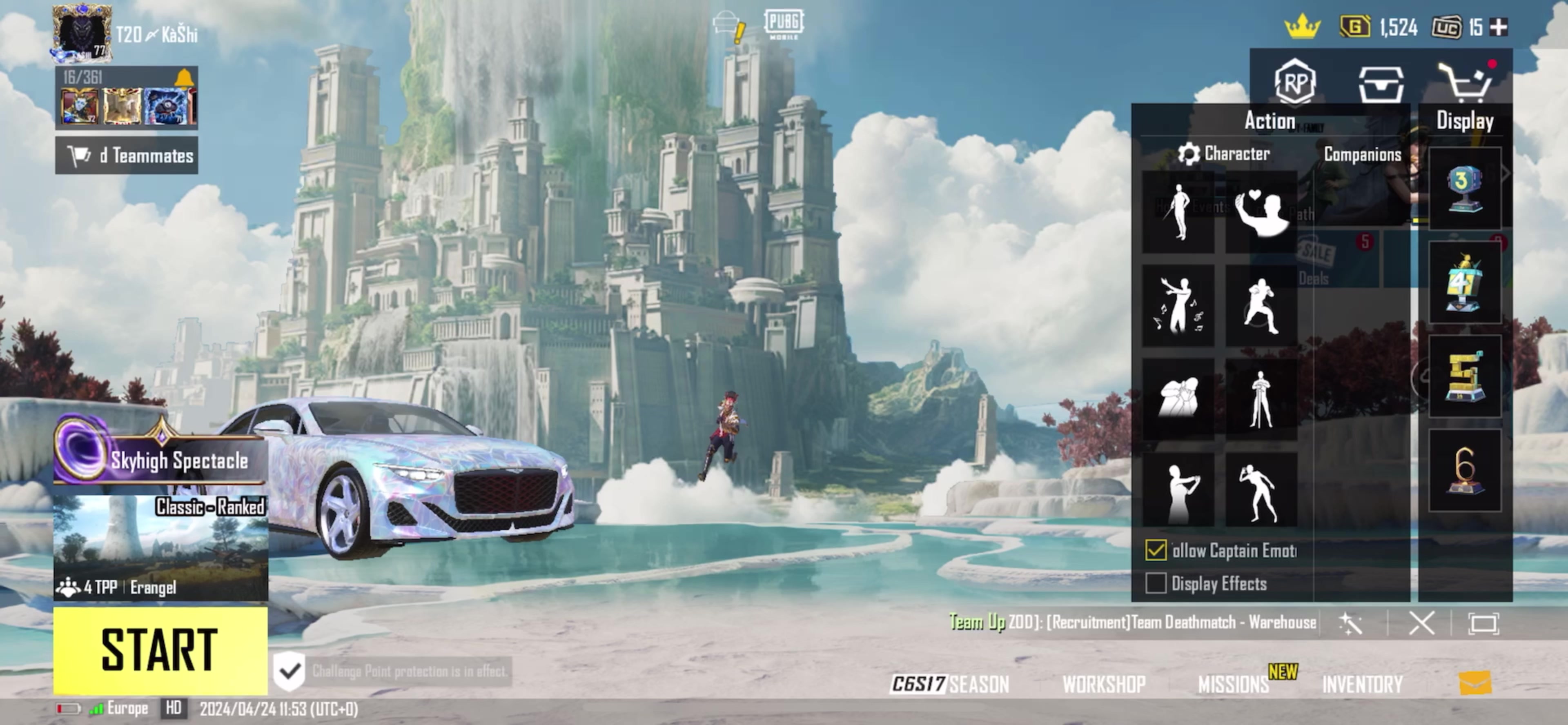This screenshot has height=725, width=1568.
Task: Select the golden number 5 display
Action: [x=1464, y=377]
